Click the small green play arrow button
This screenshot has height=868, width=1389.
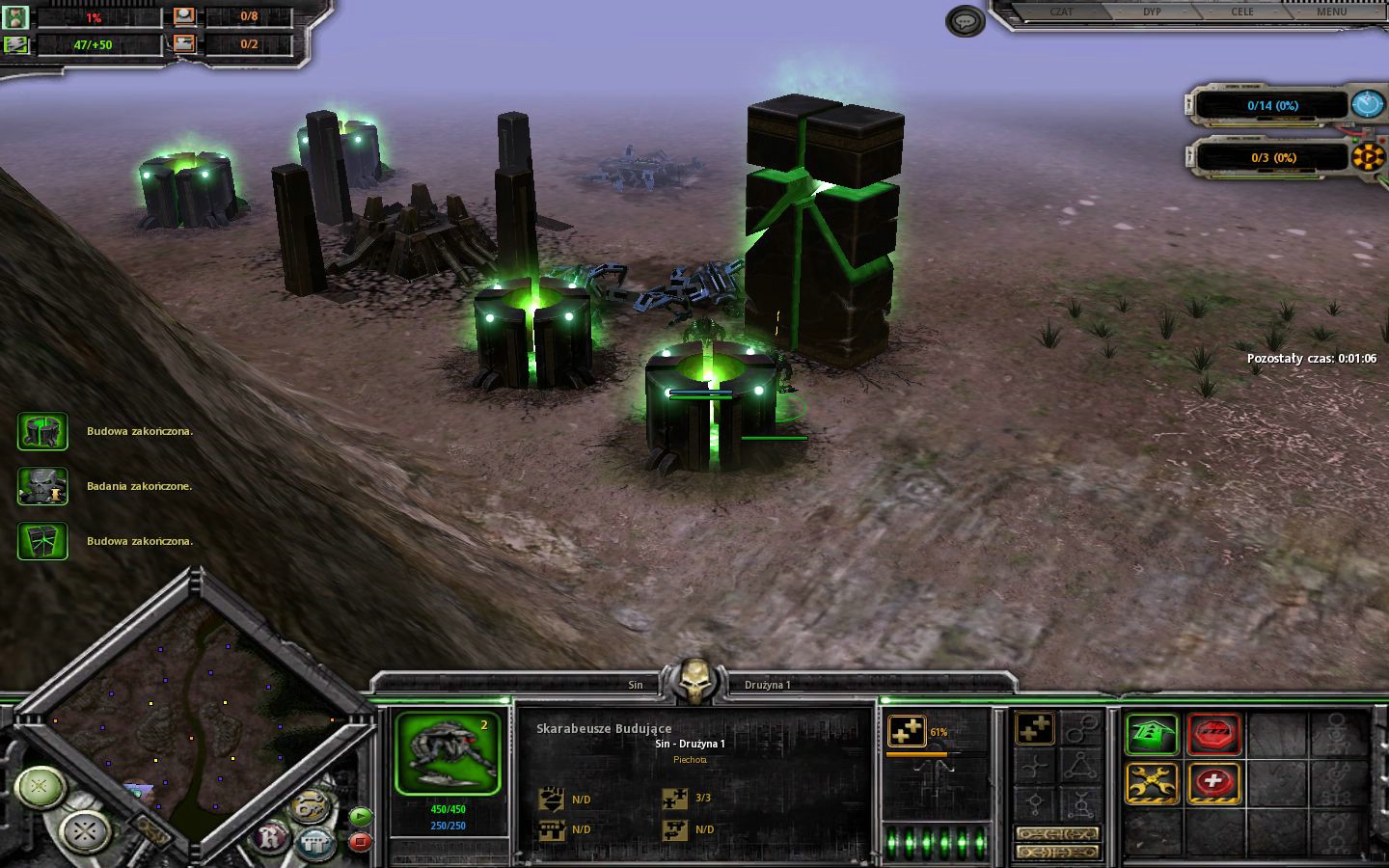tap(360, 816)
